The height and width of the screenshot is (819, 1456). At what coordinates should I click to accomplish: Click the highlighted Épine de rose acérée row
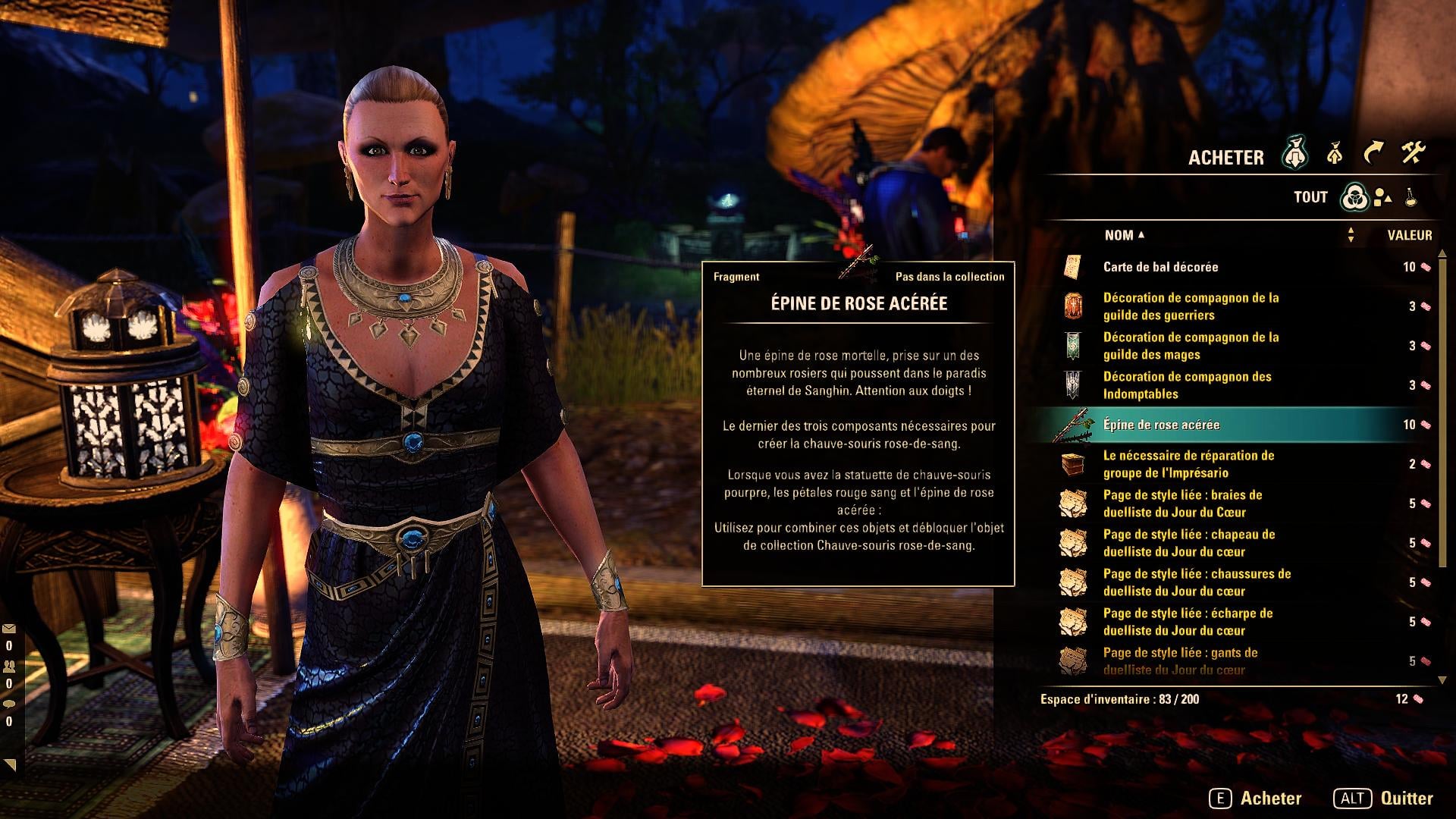coord(1161,425)
